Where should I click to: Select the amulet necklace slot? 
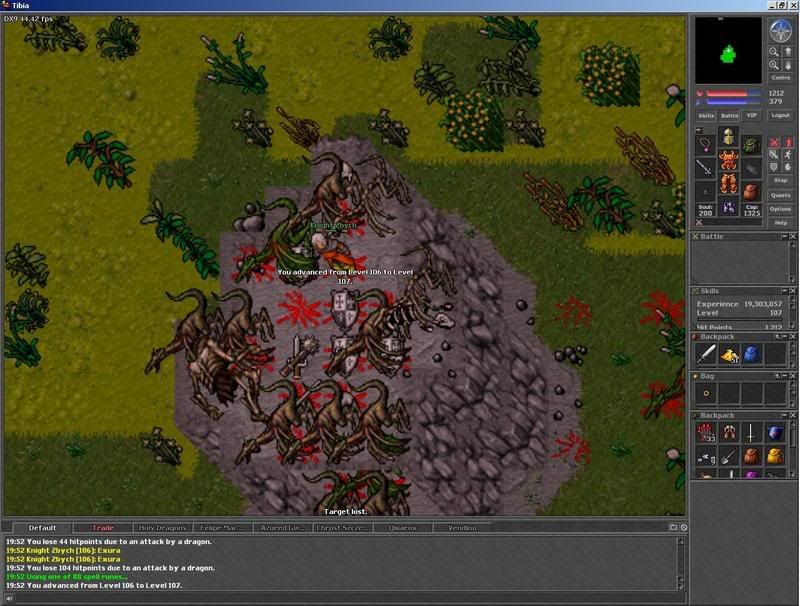706,144
